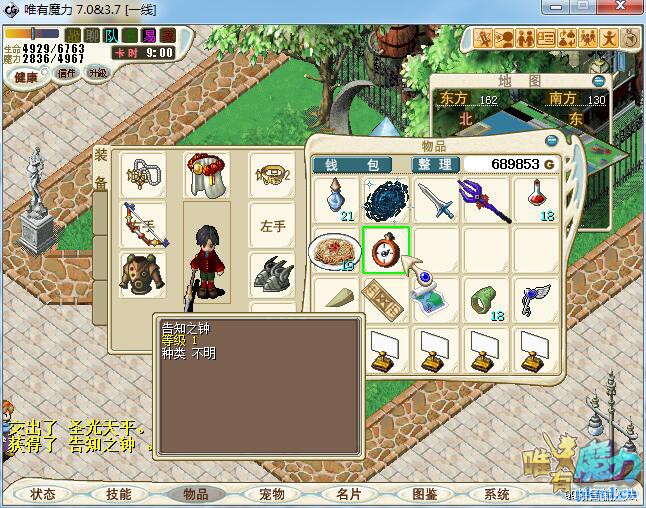Select the red potion flask slot

[x=536, y=200]
